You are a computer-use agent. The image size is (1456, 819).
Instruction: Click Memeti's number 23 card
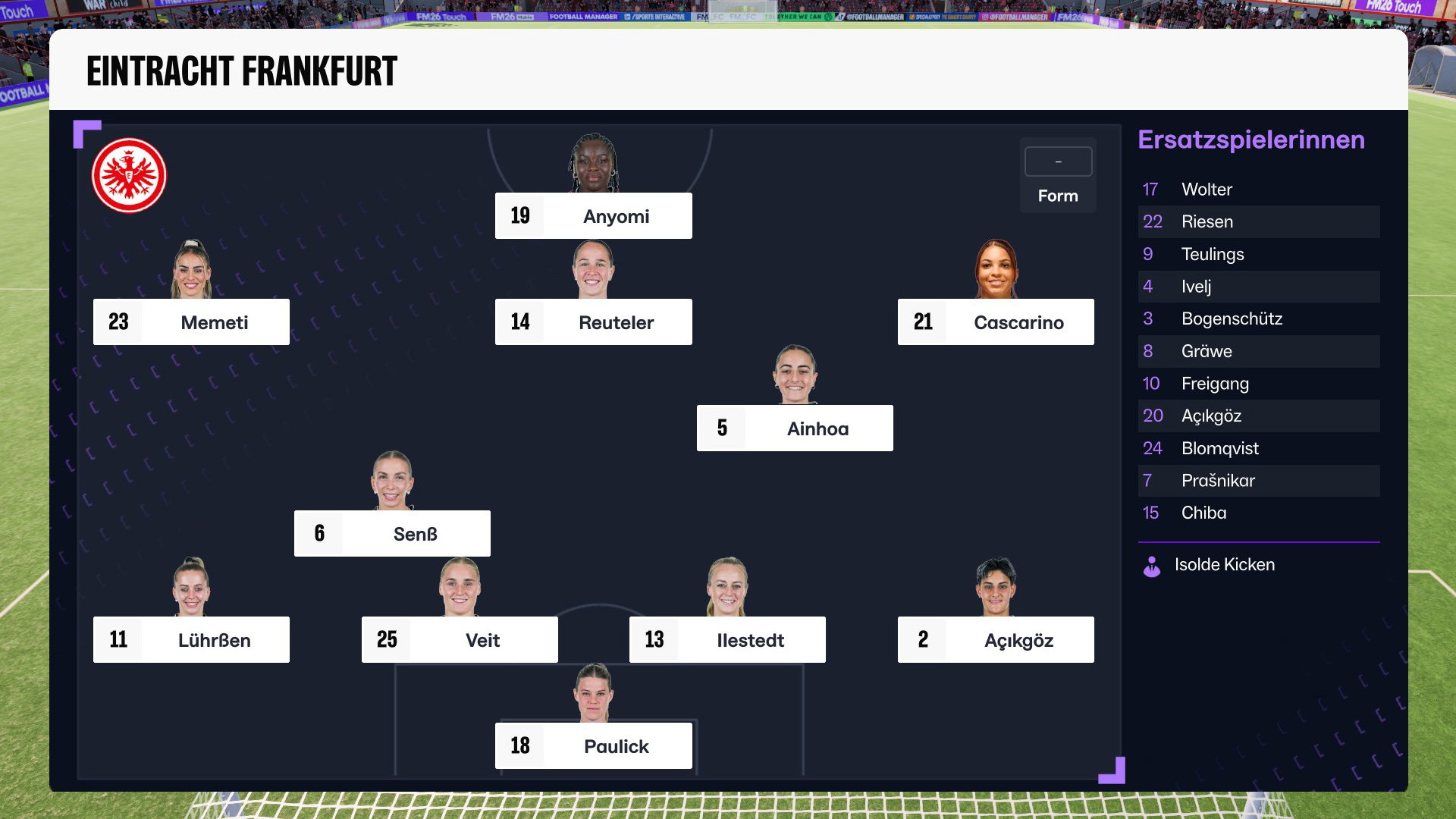(191, 322)
